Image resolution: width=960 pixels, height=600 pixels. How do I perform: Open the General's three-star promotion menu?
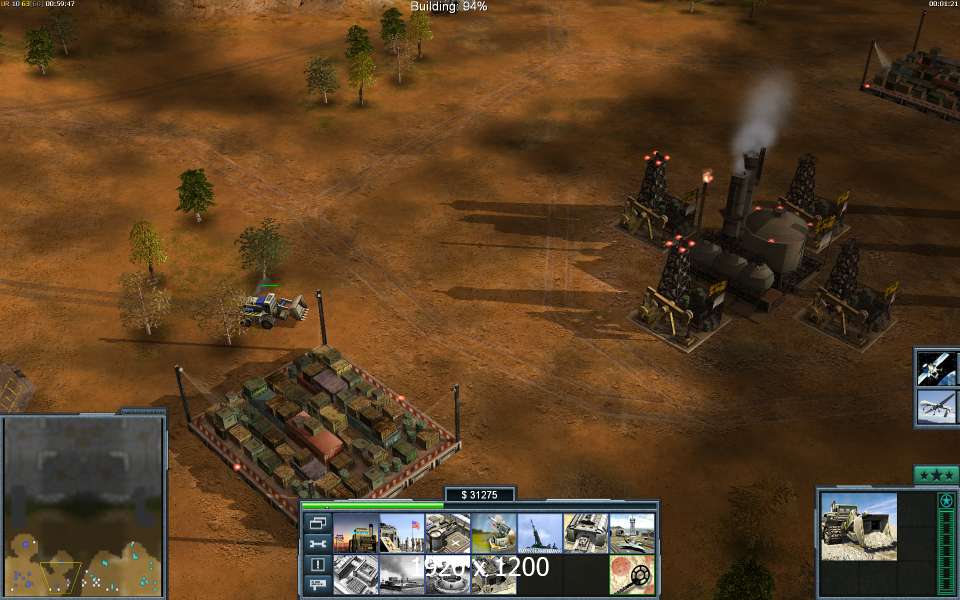(936, 475)
